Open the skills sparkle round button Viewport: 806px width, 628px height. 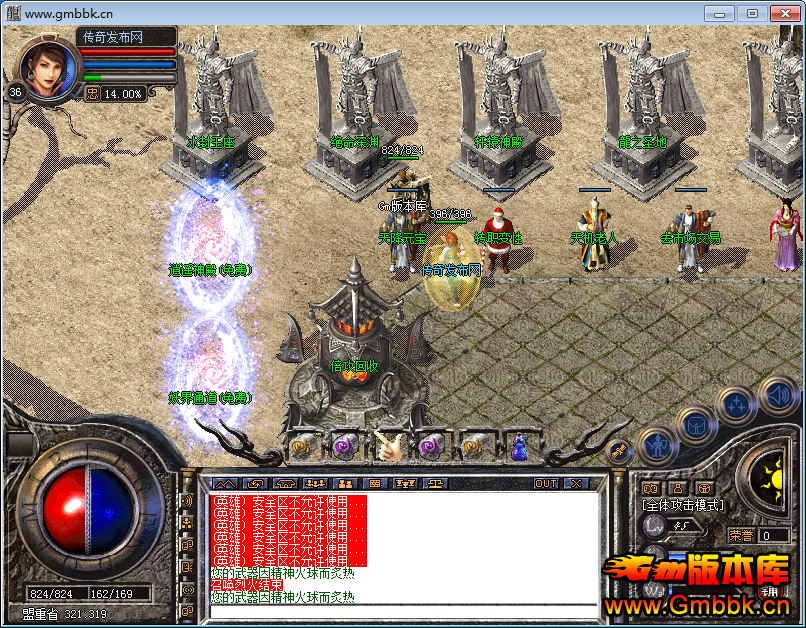click(737, 405)
